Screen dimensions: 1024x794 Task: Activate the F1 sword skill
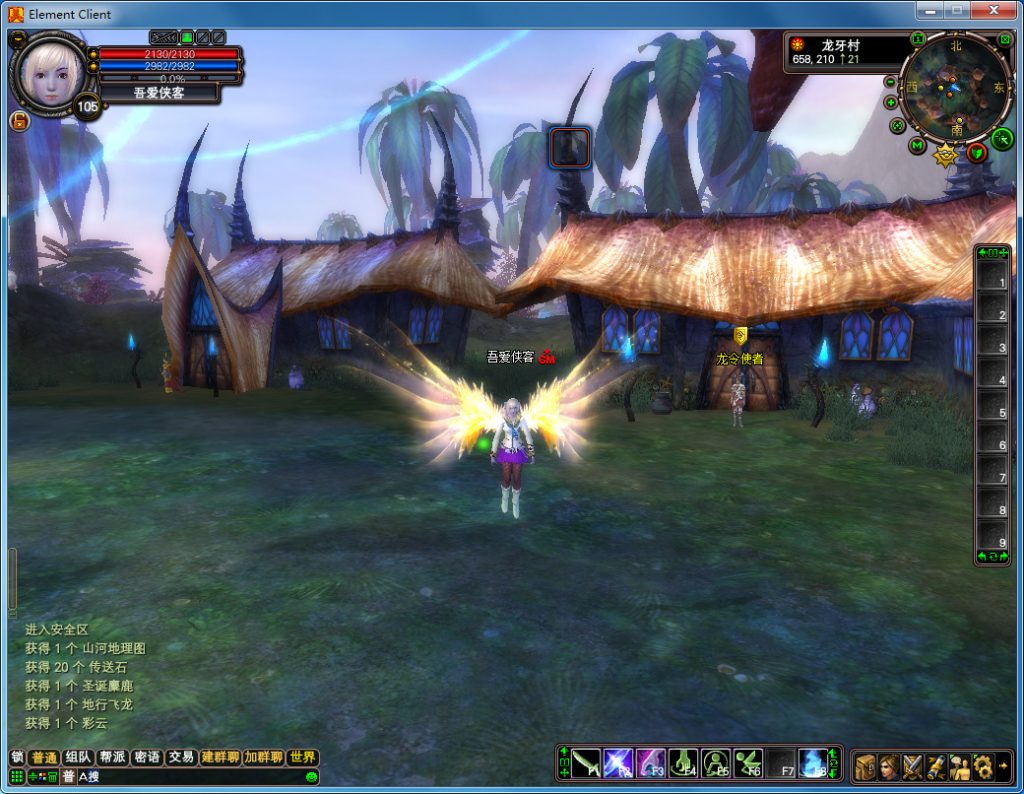587,764
